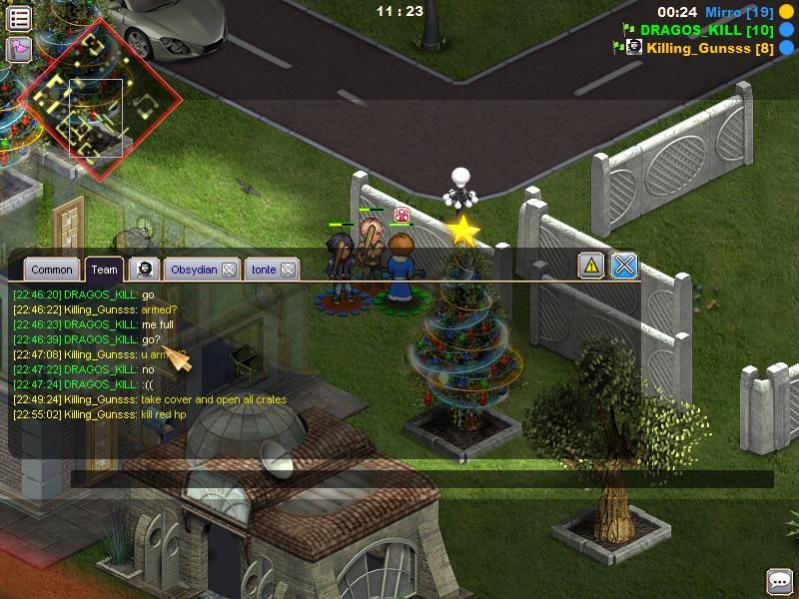The height and width of the screenshot is (599, 799).
Task: Toggle the speech bubble chat button
Action: 779,581
